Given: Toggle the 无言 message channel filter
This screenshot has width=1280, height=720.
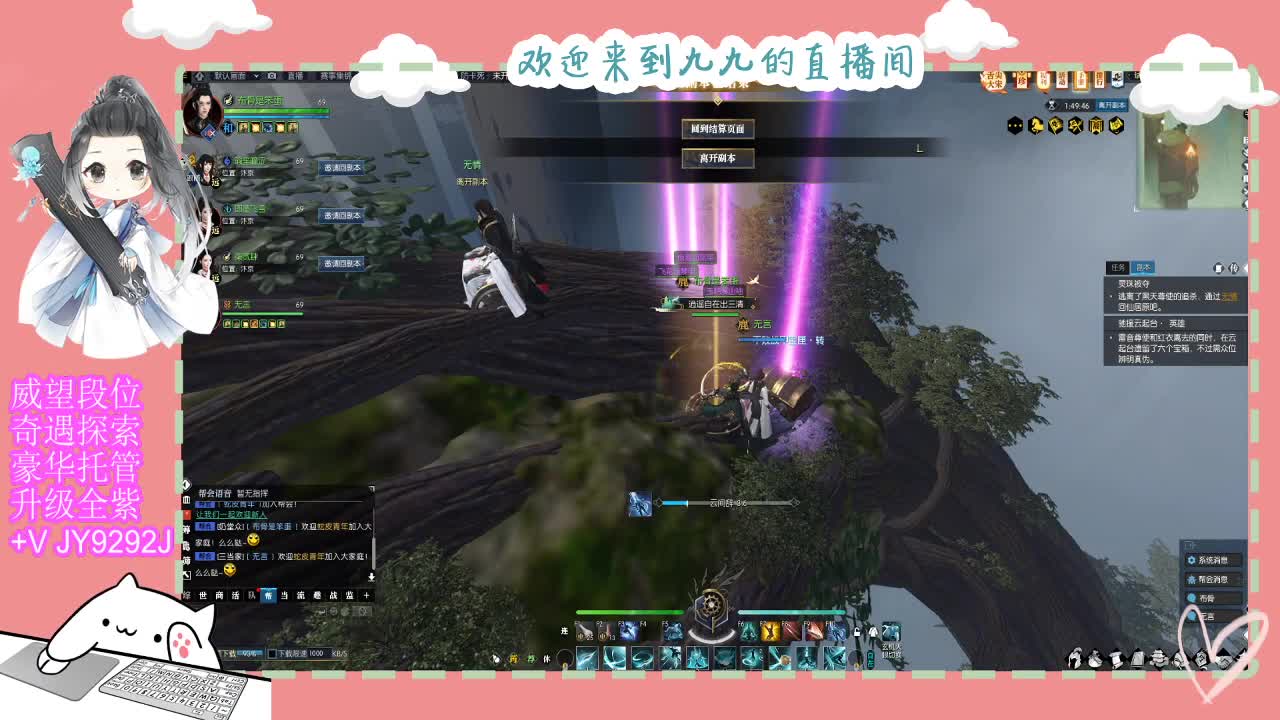Looking at the screenshot, I should [x=1192, y=615].
